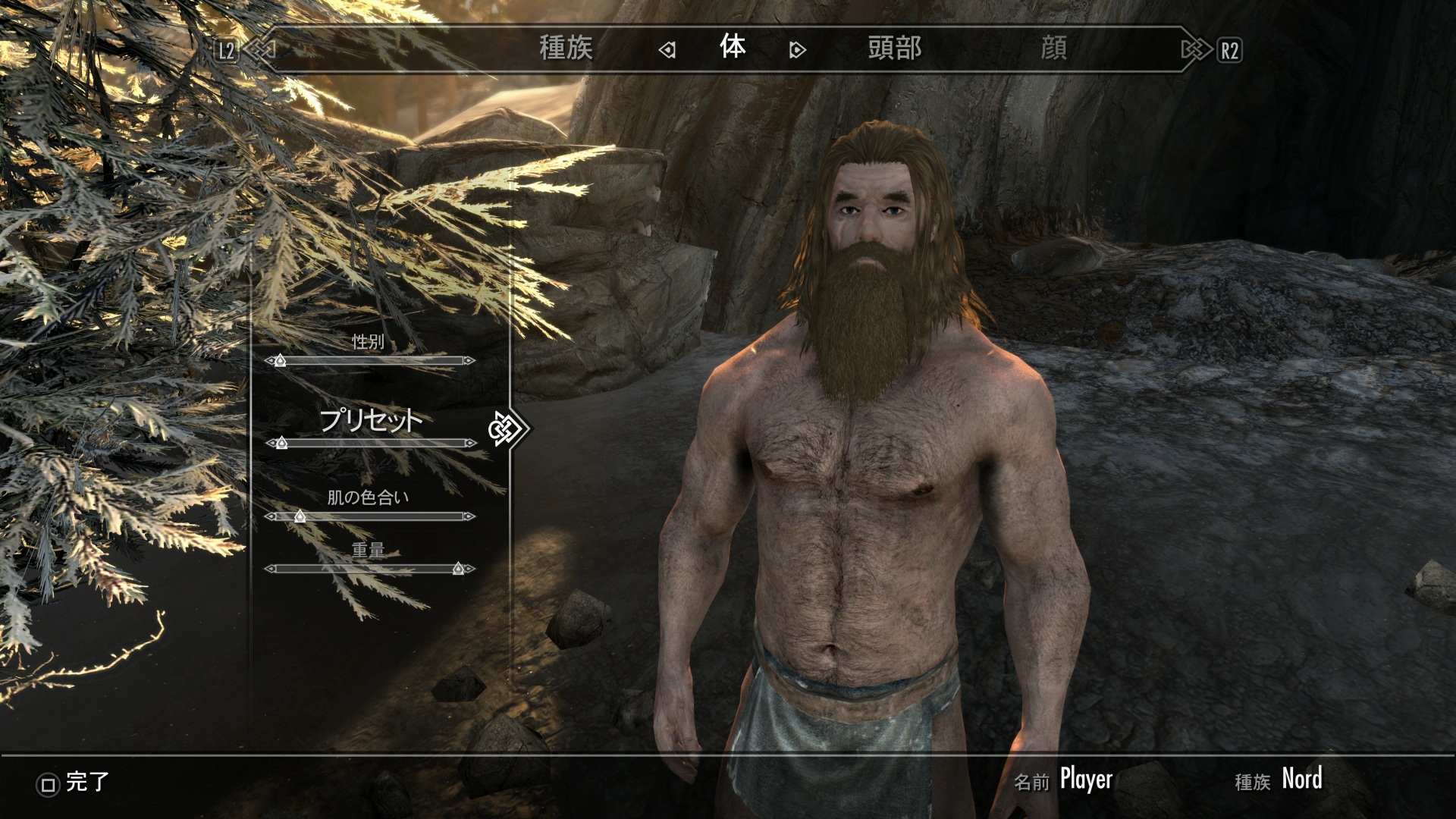Image resolution: width=1456 pixels, height=819 pixels.
Task: Select the 体 tab
Action: pyautogui.click(x=733, y=48)
